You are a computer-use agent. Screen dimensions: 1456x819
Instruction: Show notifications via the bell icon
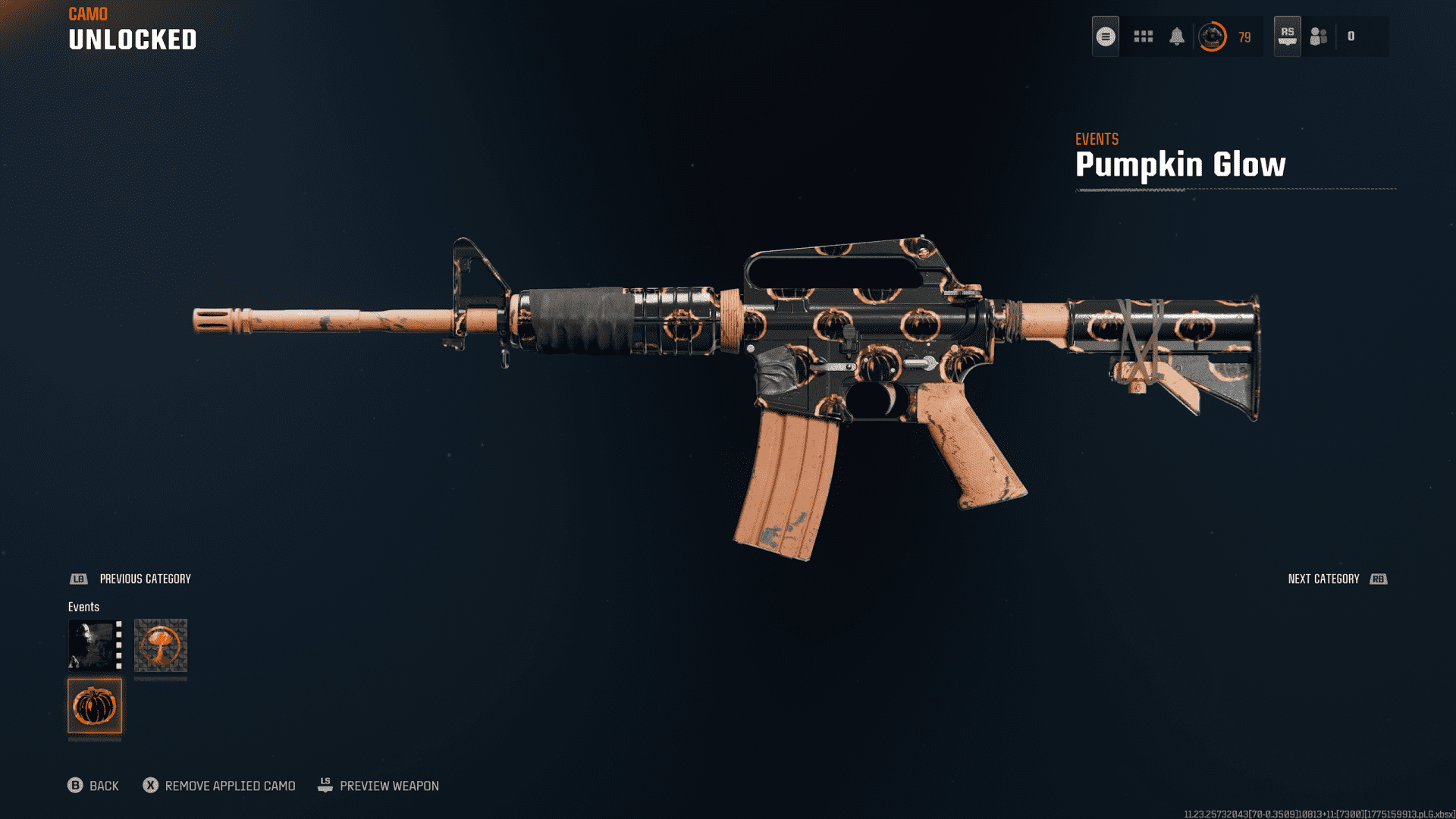1177,36
